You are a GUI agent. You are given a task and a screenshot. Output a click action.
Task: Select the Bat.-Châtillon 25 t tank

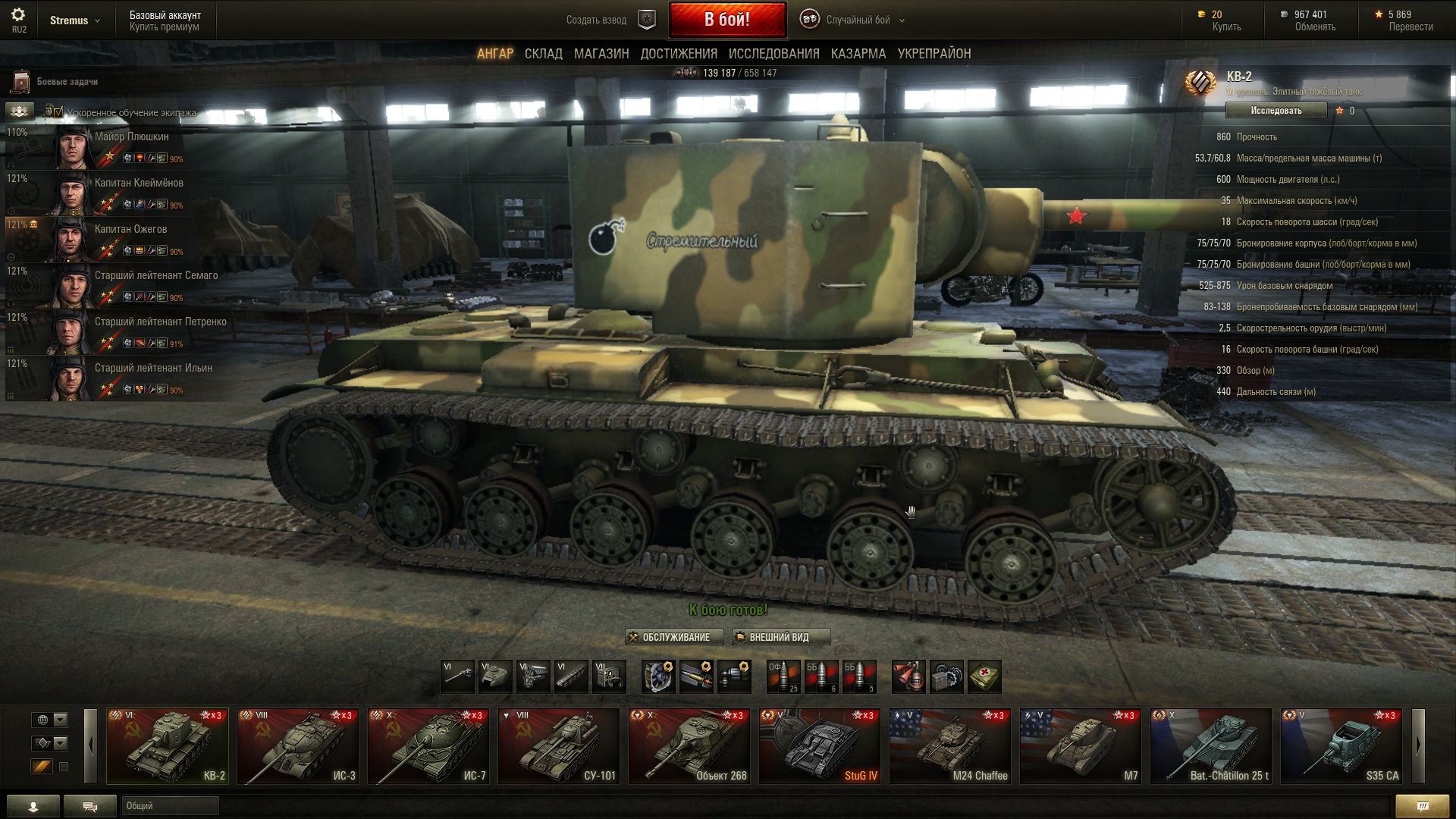(1210, 745)
